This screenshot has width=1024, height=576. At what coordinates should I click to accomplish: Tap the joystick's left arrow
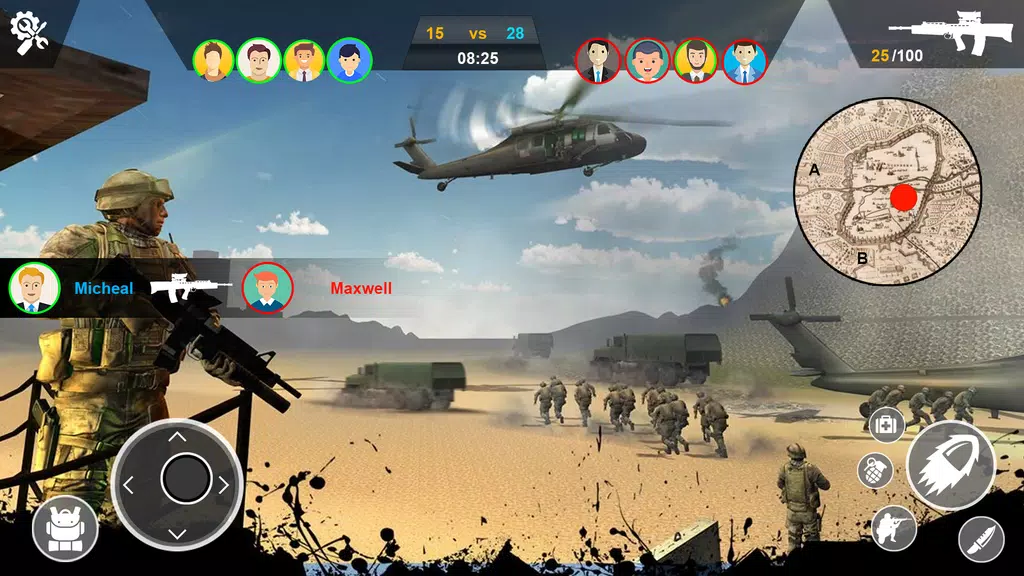tap(129, 485)
